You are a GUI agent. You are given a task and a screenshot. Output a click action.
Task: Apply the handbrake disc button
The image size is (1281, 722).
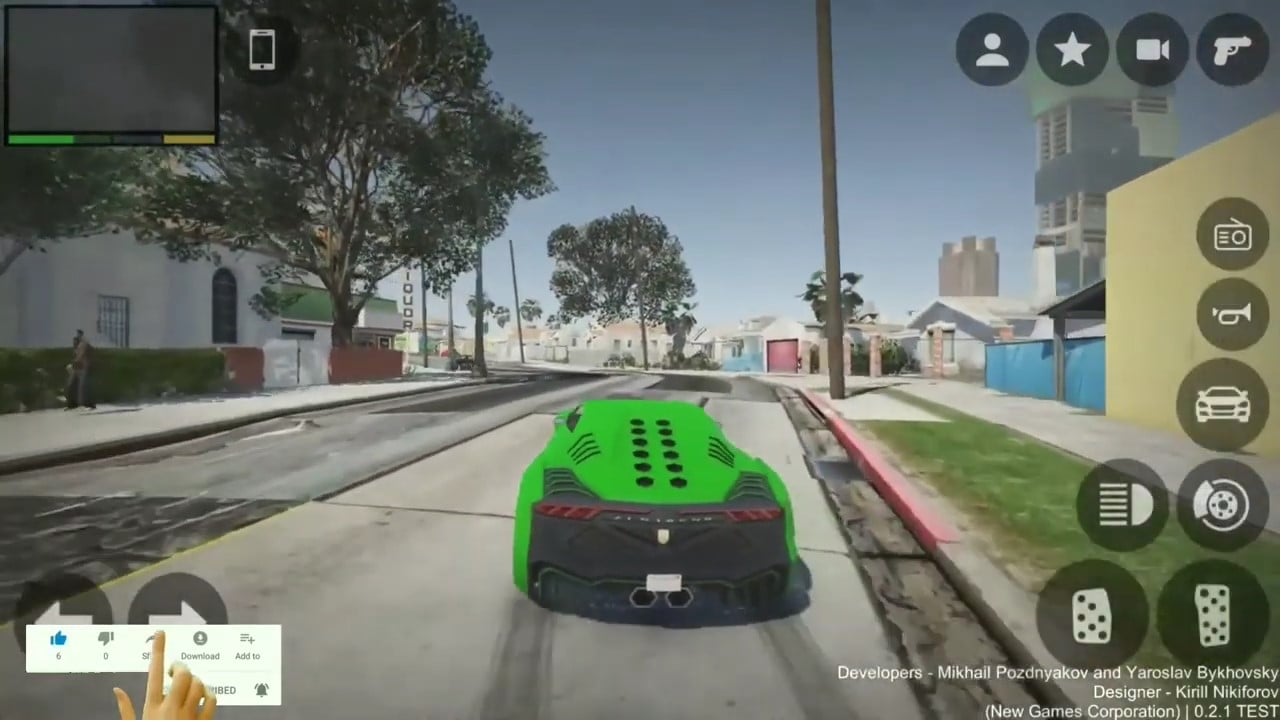click(x=1222, y=504)
